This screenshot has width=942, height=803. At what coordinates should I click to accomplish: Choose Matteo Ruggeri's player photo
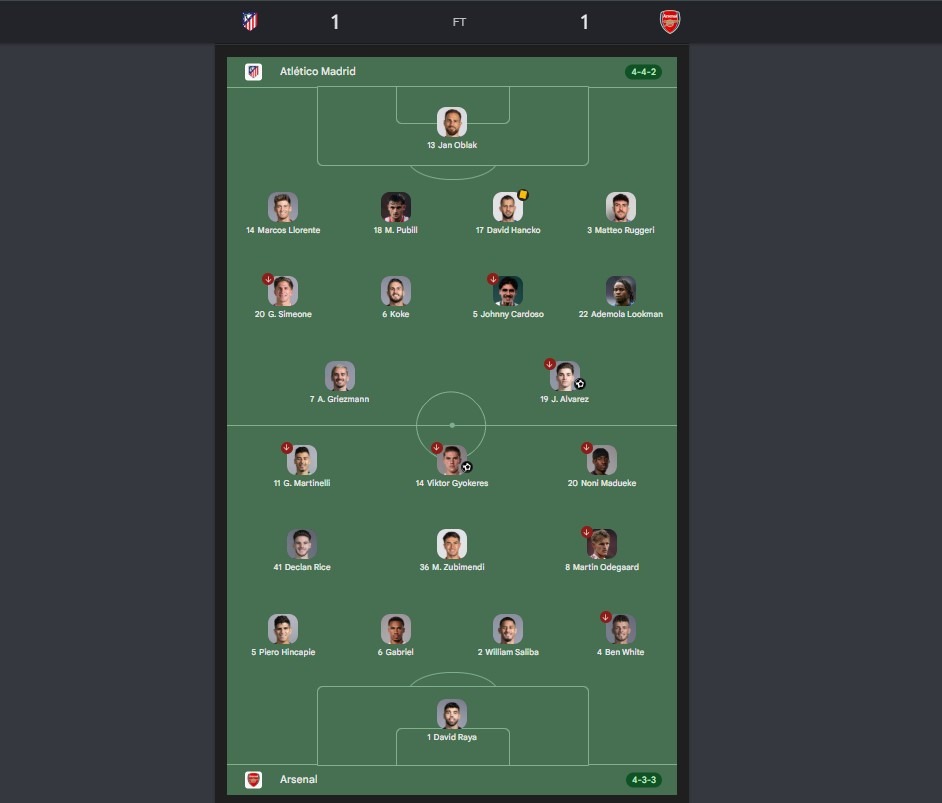621,207
